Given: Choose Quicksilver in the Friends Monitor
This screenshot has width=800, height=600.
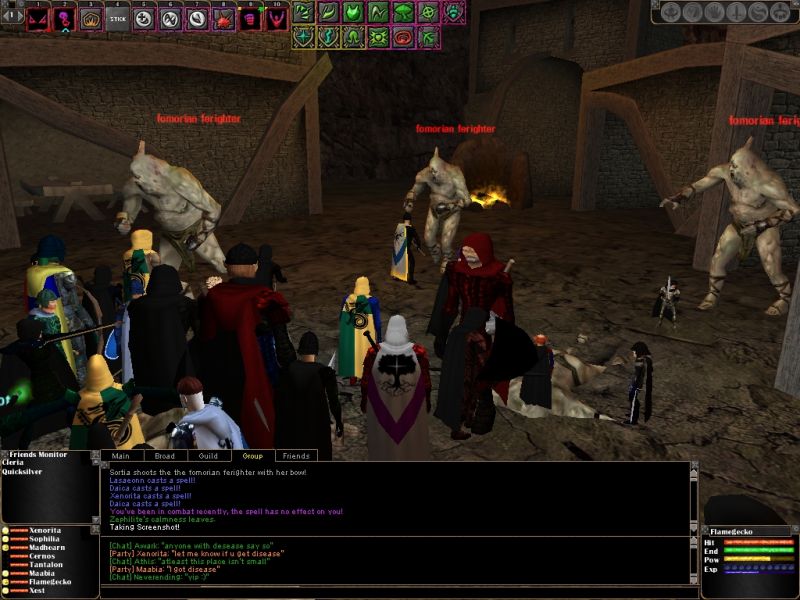Looking at the screenshot, I should (22, 475).
